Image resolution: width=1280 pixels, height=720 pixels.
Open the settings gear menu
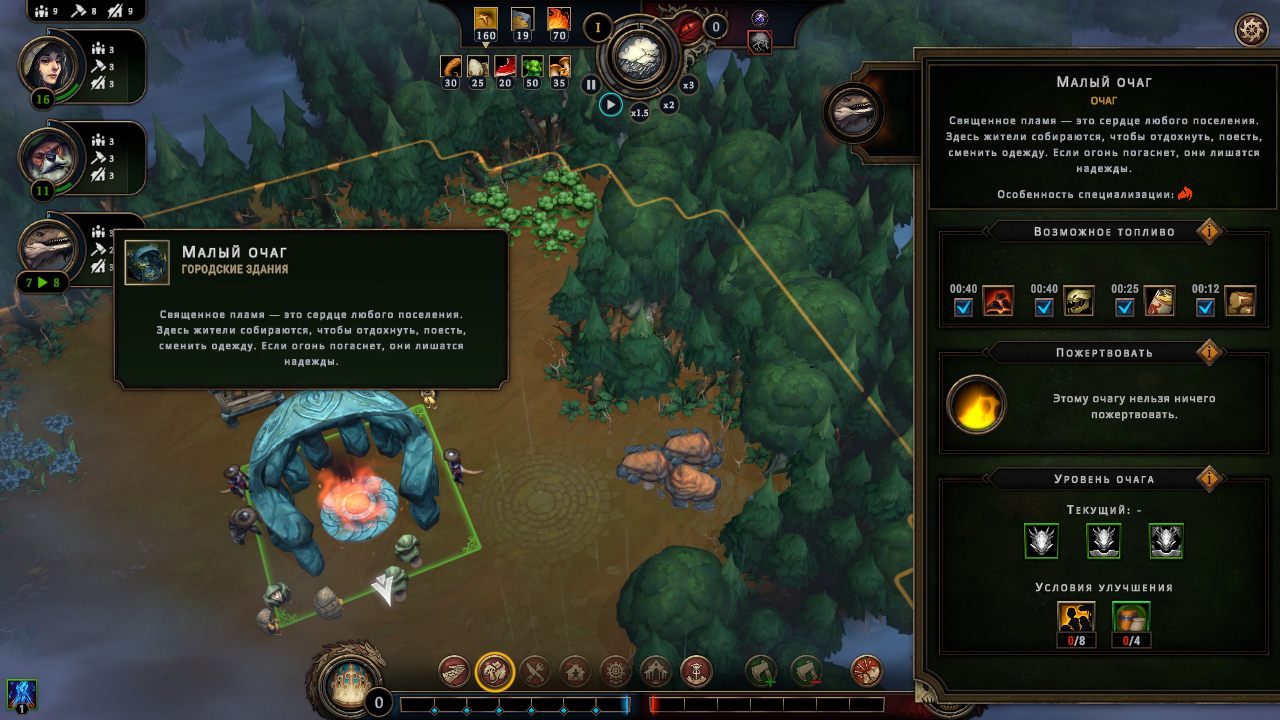[x=1251, y=30]
